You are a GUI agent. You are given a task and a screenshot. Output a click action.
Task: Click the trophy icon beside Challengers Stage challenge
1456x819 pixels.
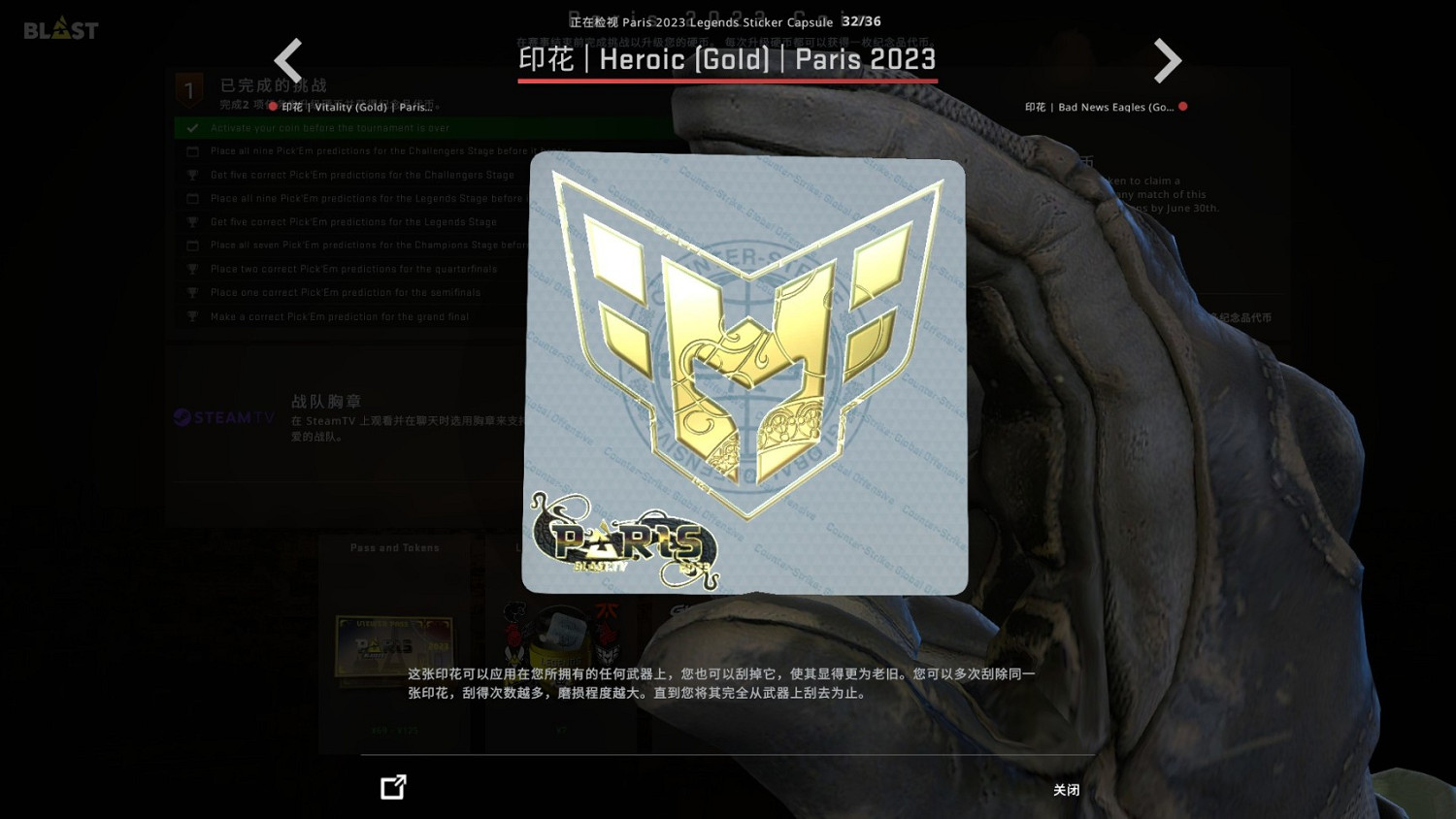click(191, 175)
